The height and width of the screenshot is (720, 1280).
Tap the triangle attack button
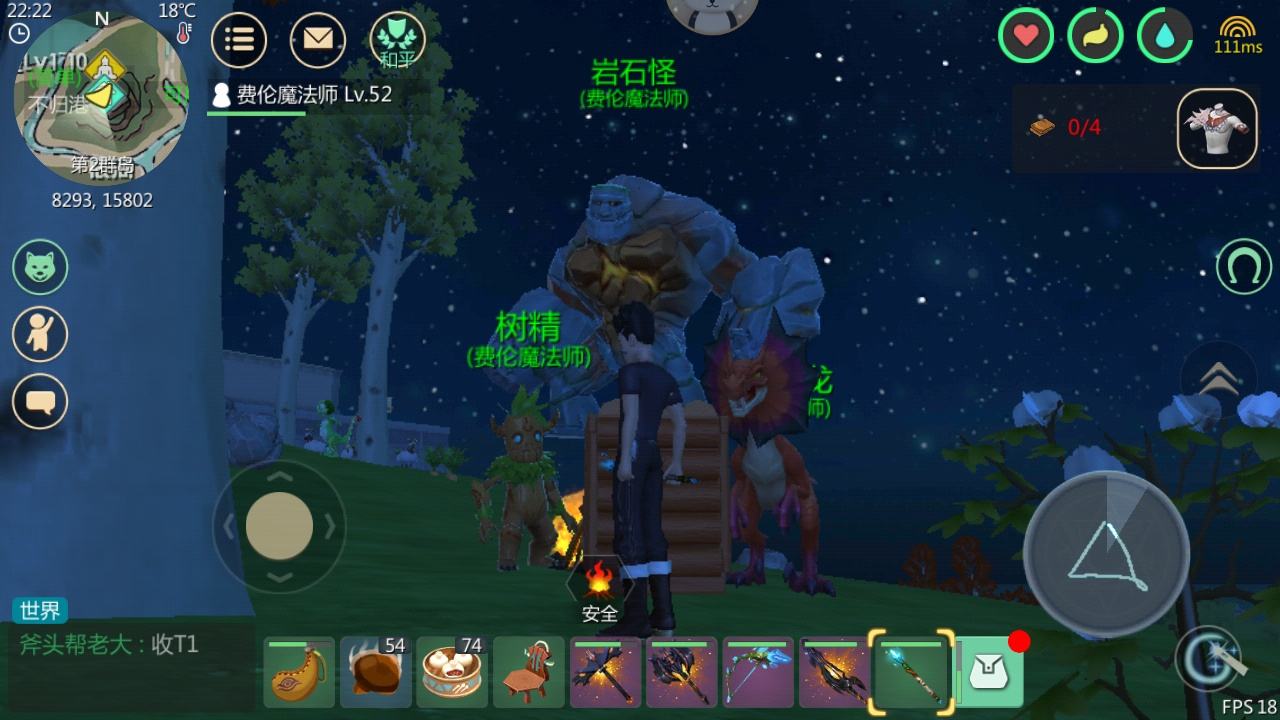[x=1106, y=553]
